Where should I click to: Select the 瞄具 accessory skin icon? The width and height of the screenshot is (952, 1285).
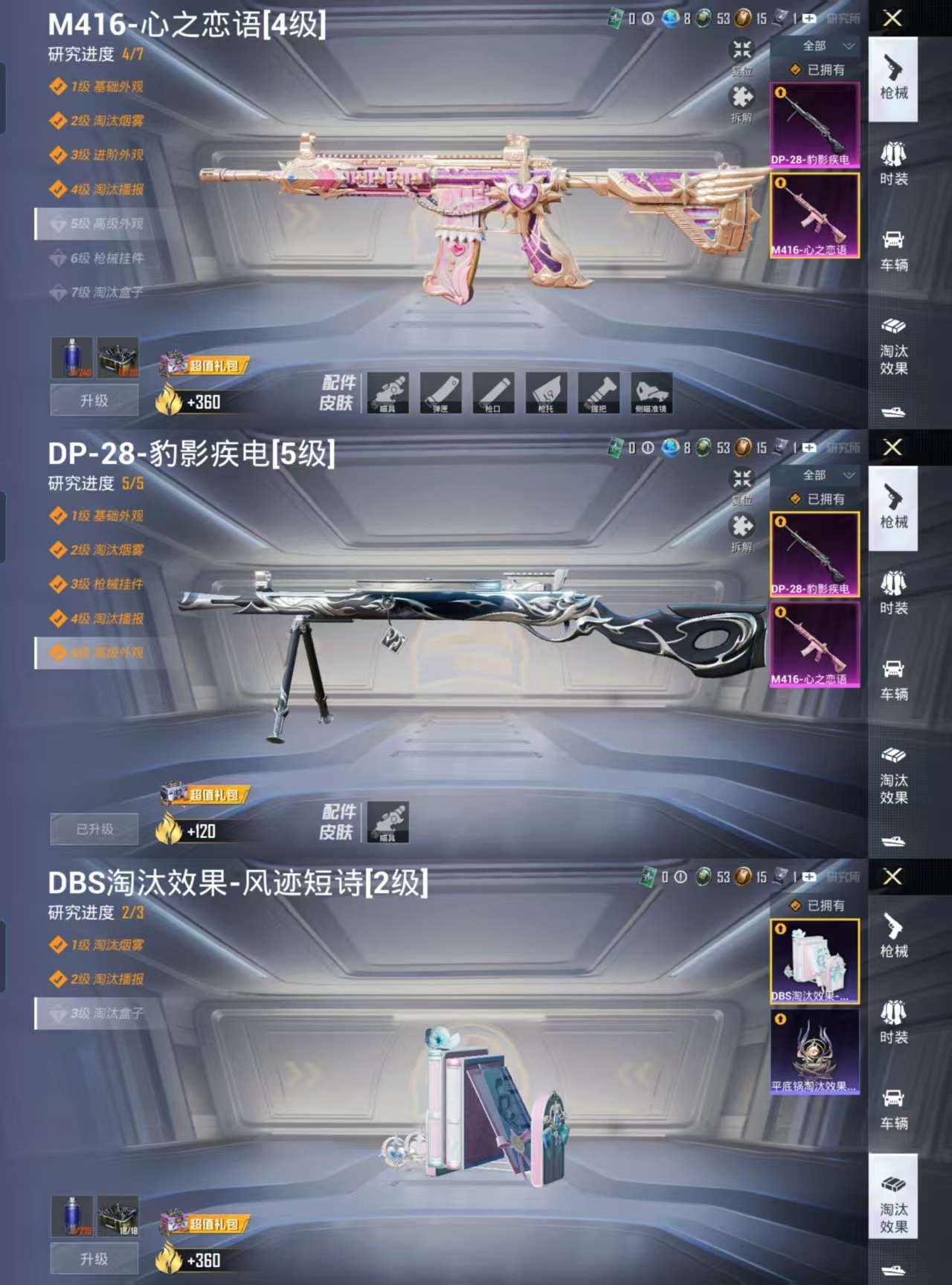coord(387,394)
